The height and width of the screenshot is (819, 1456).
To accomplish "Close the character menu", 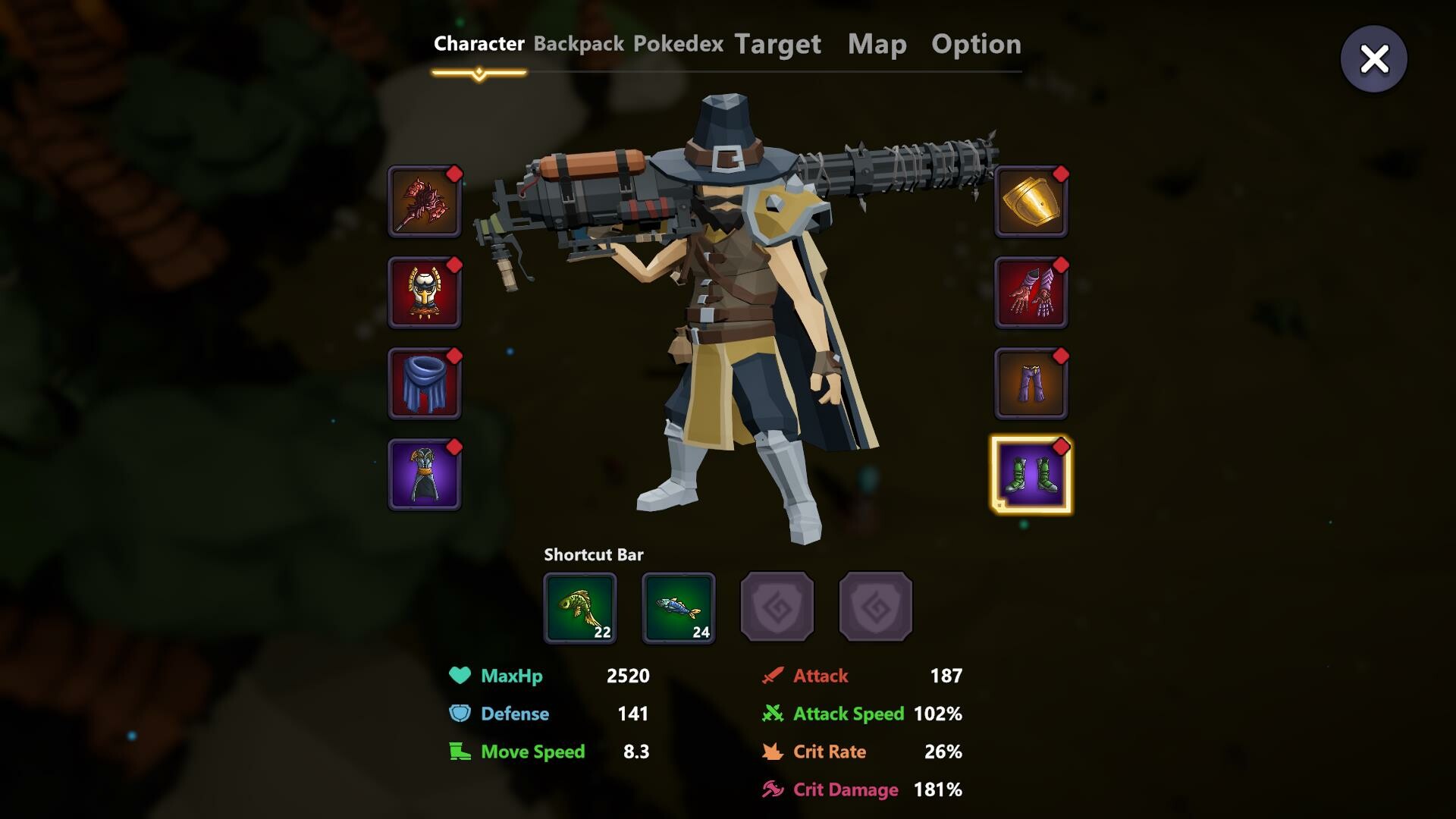I will tap(1374, 58).
